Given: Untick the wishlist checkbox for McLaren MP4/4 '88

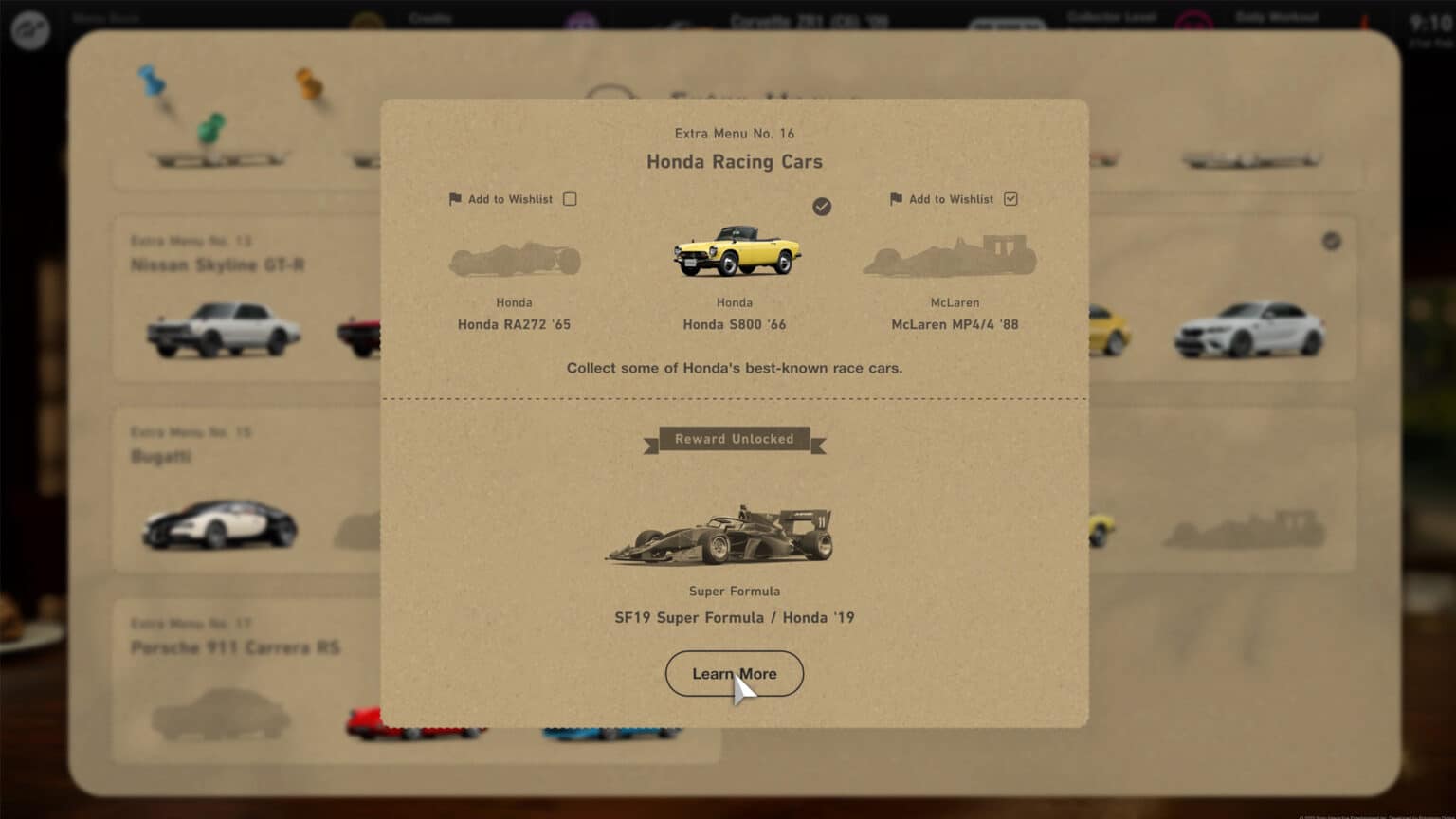Looking at the screenshot, I should point(1010,199).
